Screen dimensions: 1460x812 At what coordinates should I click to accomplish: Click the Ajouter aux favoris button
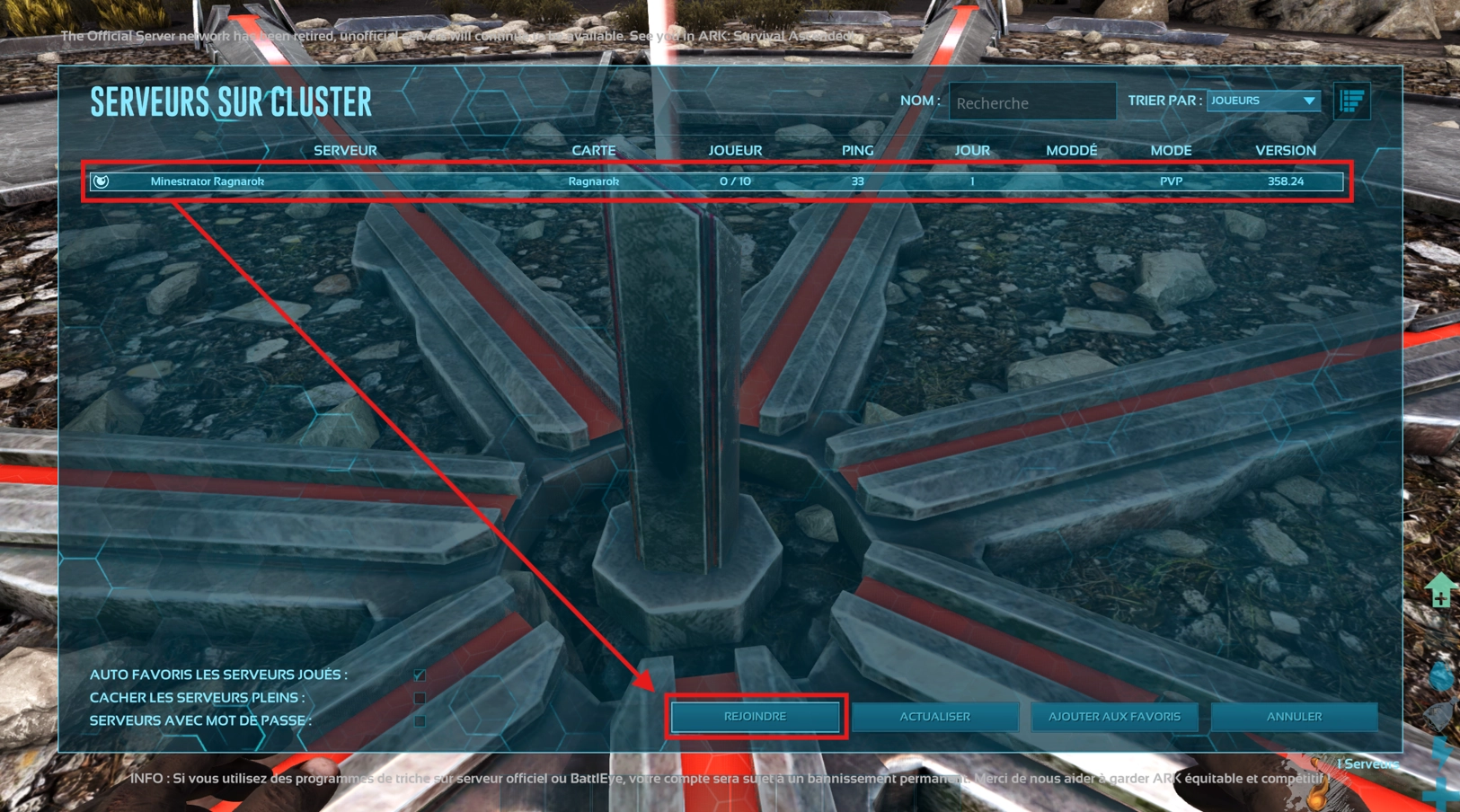click(1114, 717)
